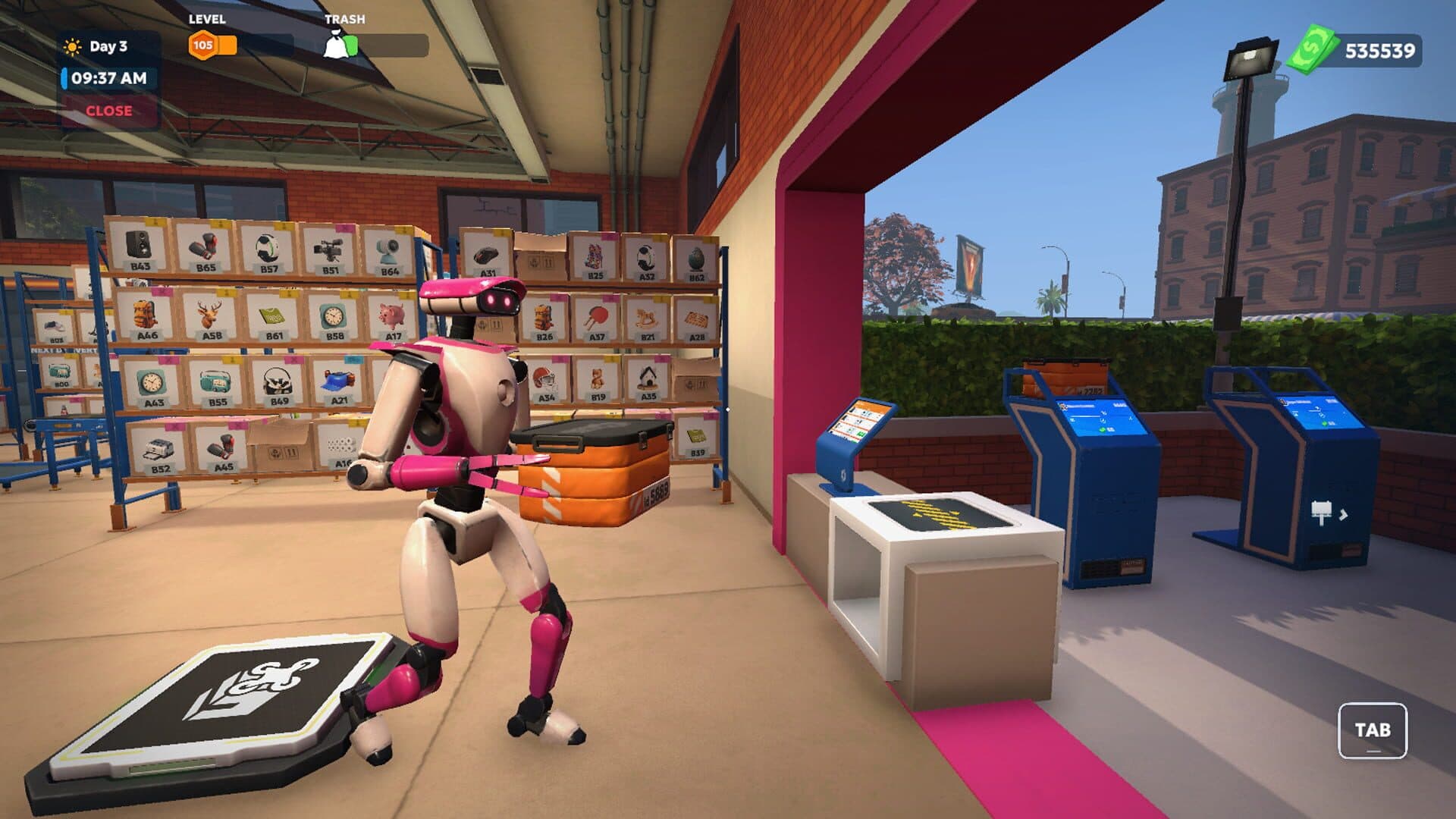
Task: Click the piggy bank icon on box A17
Action: click(x=389, y=313)
